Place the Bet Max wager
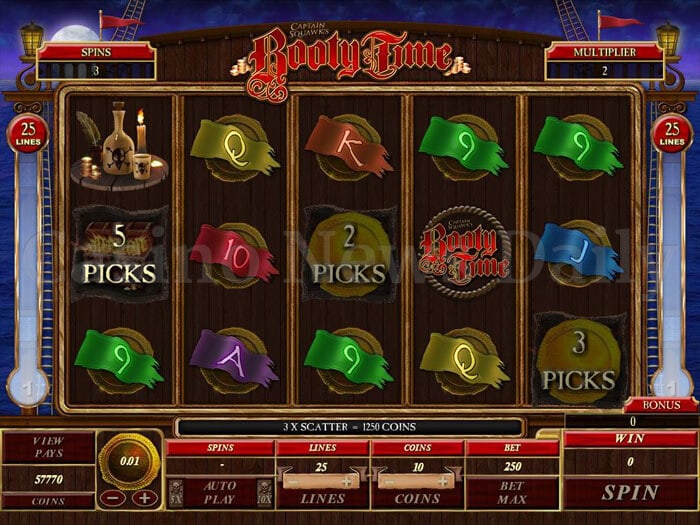This screenshot has height=525, width=700. coord(513,491)
